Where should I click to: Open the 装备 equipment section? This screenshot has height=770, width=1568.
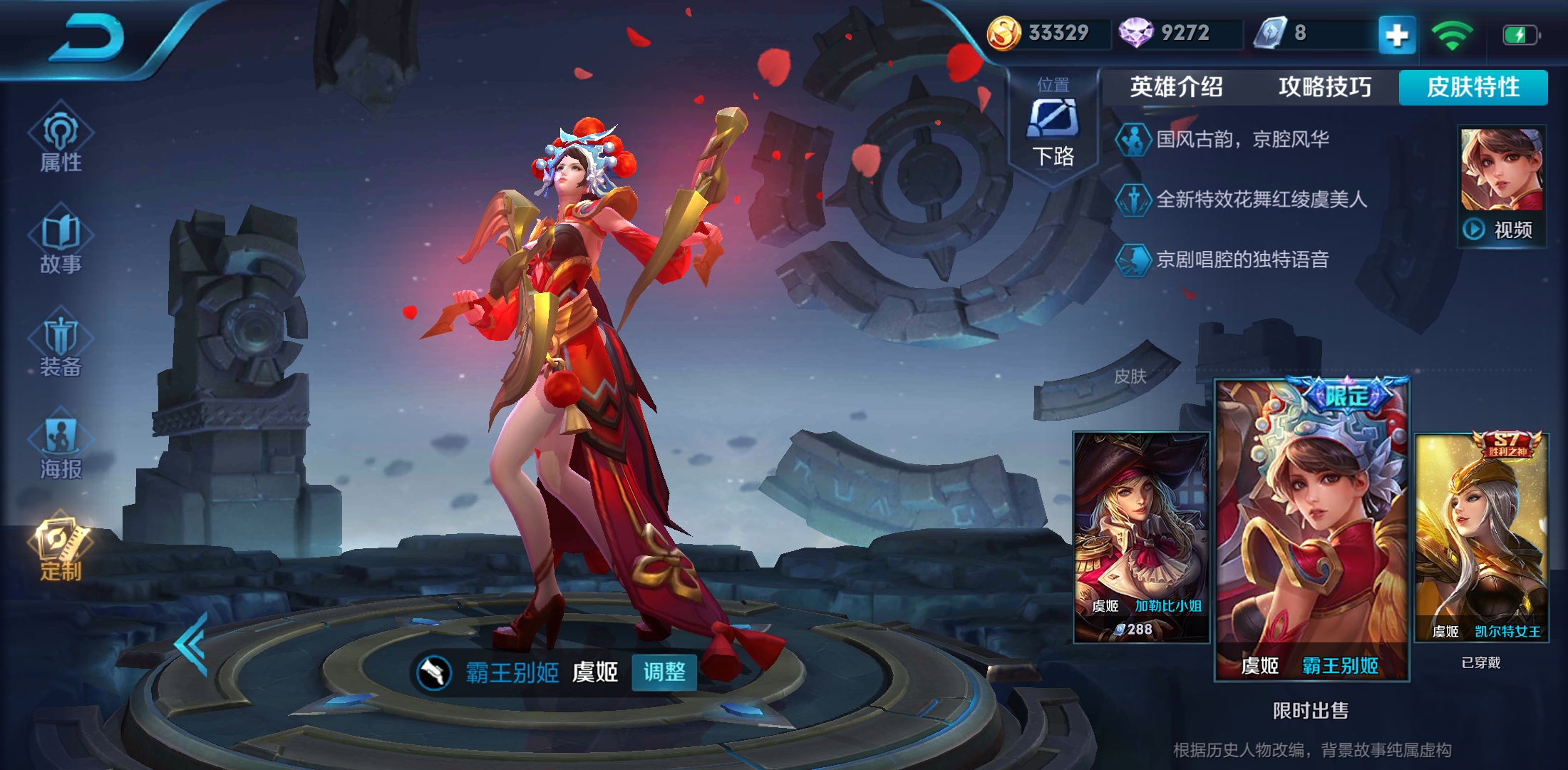[61, 346]
